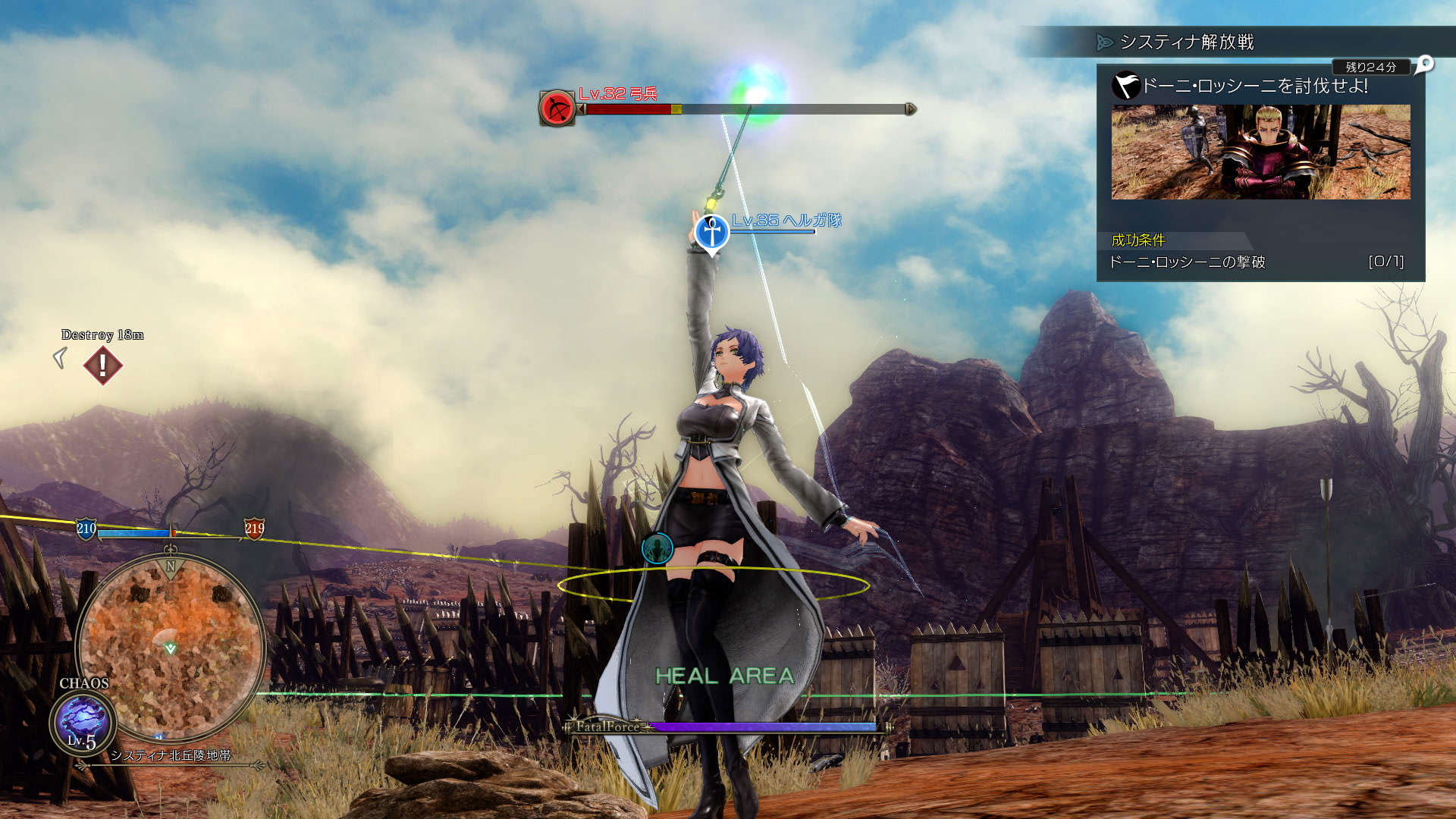The width and height of the screenshot is (1456, 819).
Task: Open the mission objective thumbnail image
Action: 1260,152
